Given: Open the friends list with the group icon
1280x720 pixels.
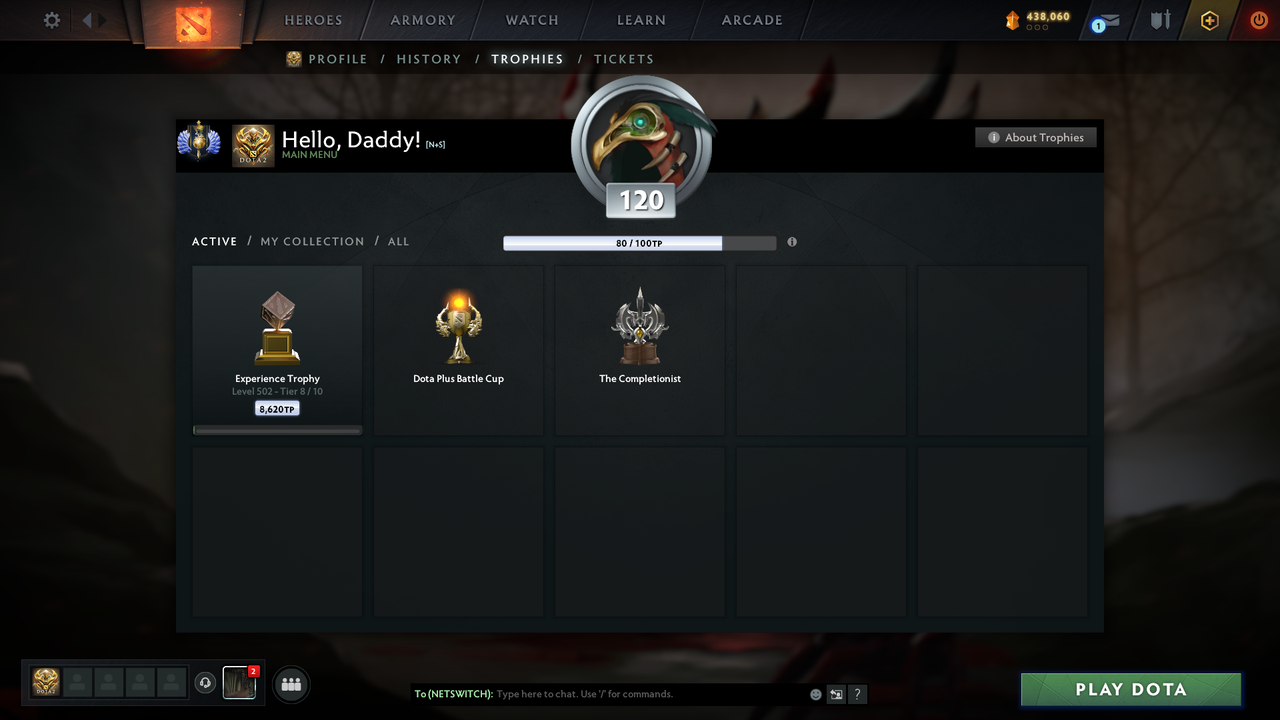Looking at the screenshot, I should (x=289, y=684).
